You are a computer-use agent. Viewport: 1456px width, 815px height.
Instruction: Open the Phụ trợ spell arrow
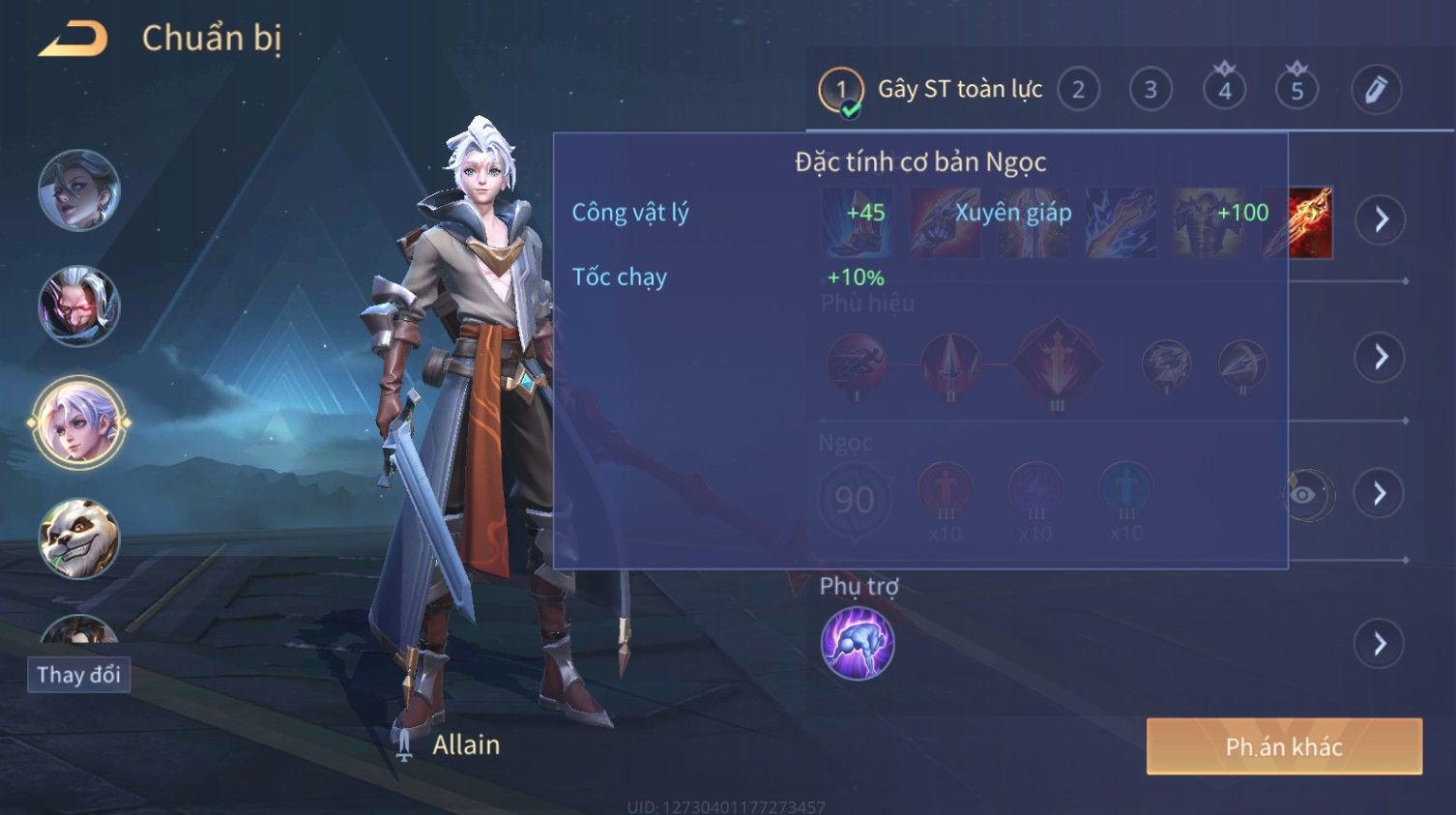tap(1380, 644)
